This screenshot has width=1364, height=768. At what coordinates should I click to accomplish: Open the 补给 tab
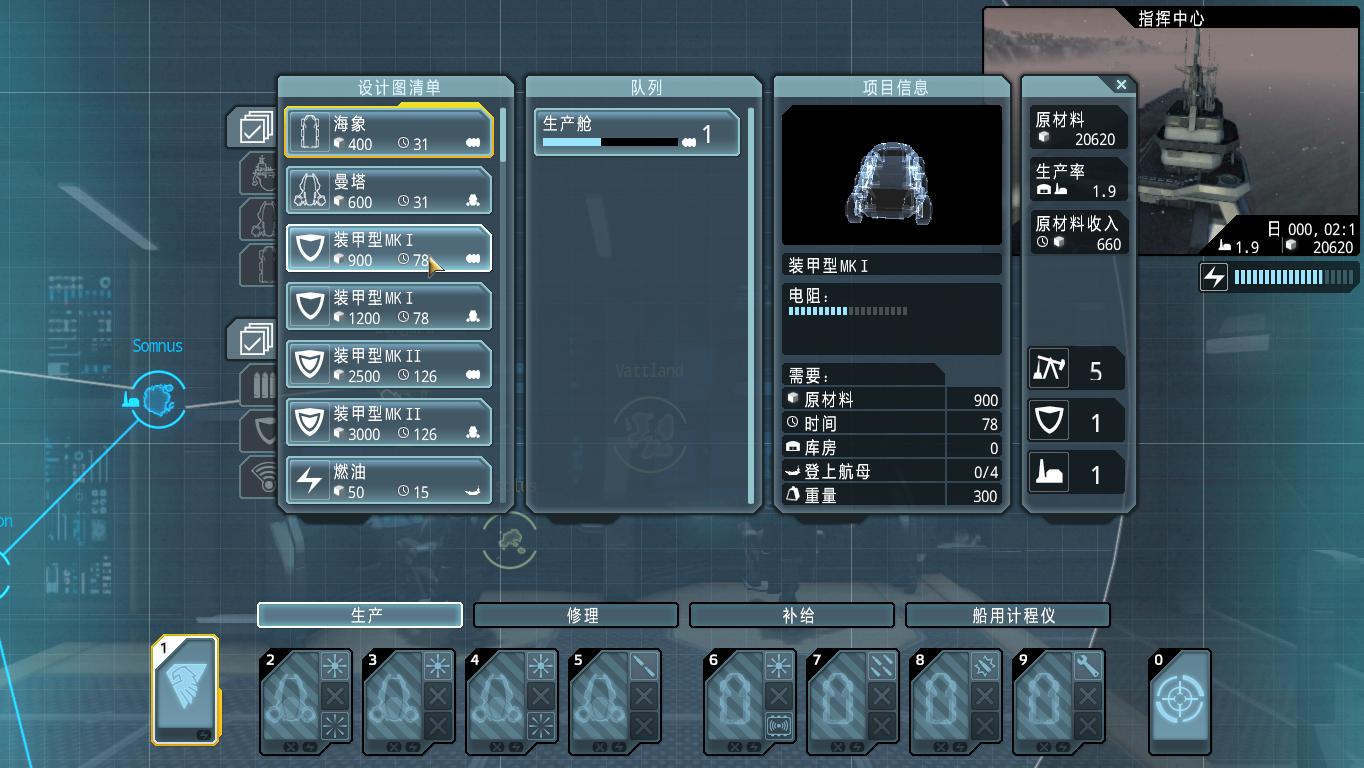792,615
